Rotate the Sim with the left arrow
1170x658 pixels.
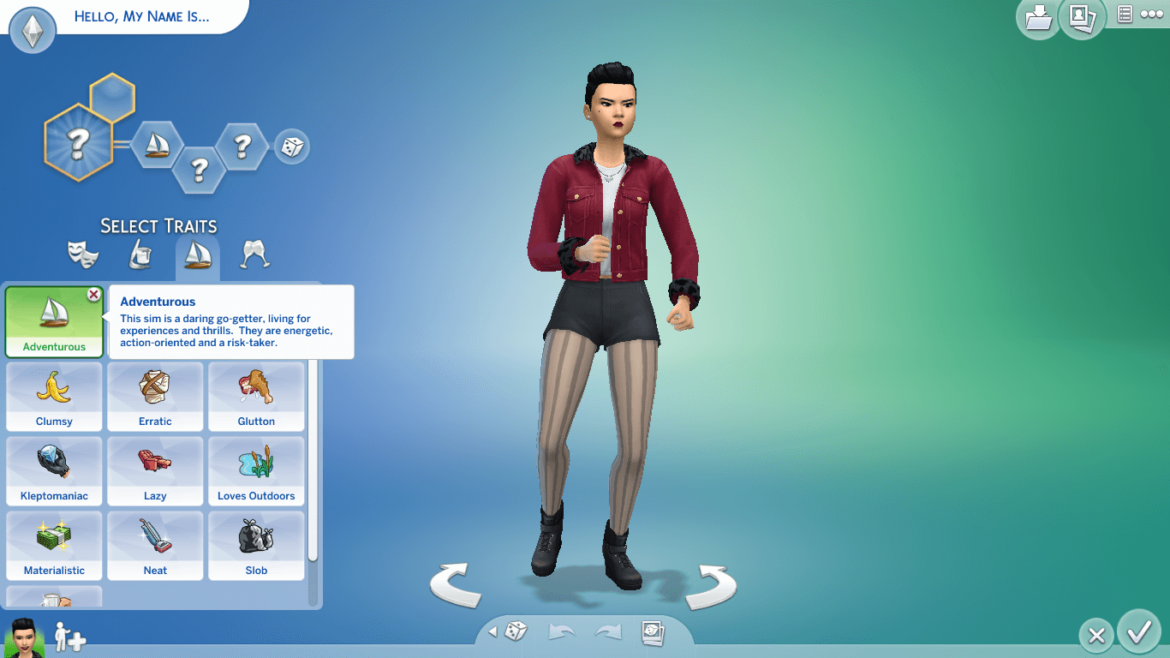click(456, 585)
